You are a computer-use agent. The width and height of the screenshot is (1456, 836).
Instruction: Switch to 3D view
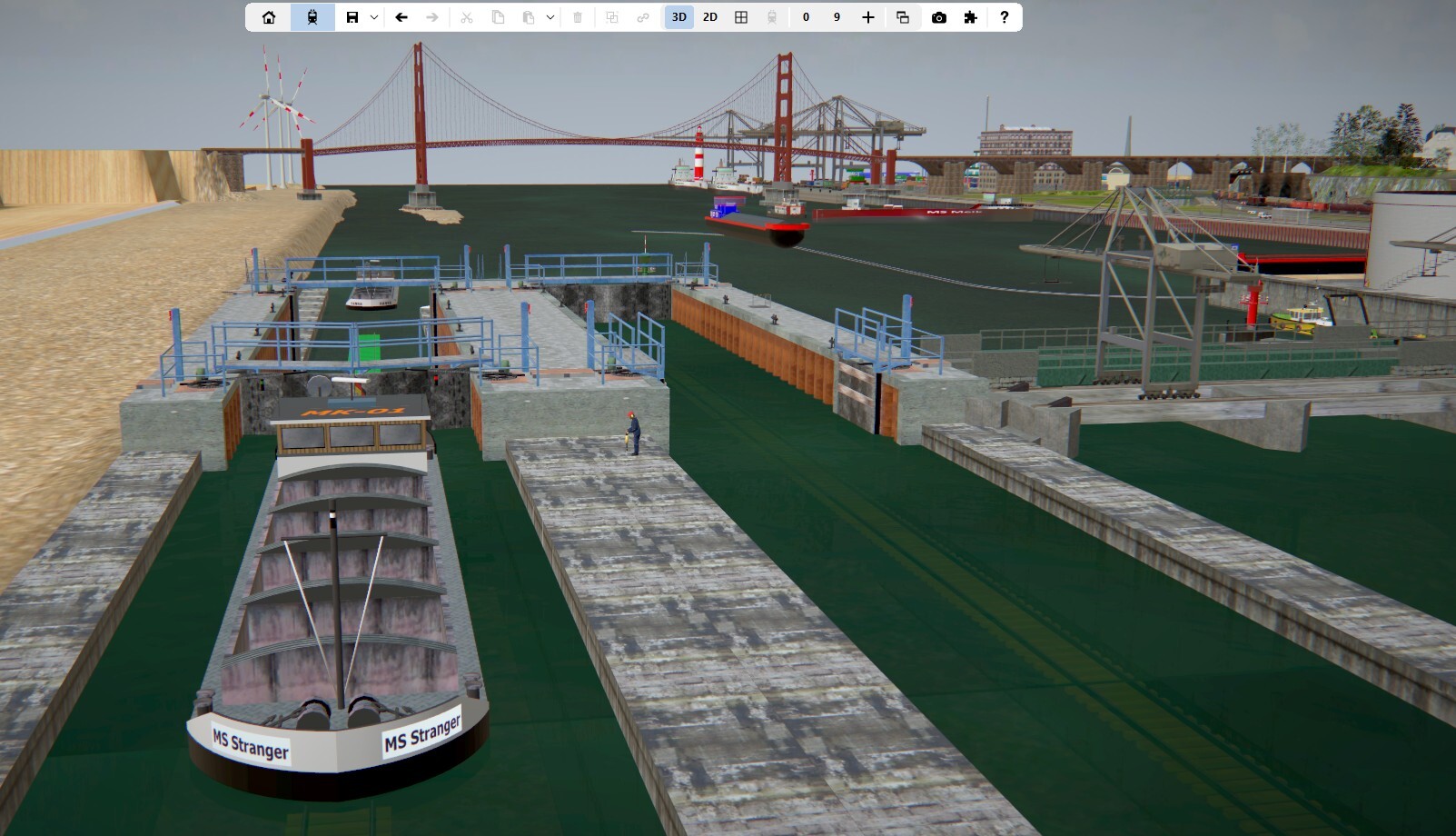pyautogui.click(x=678, y=17)
